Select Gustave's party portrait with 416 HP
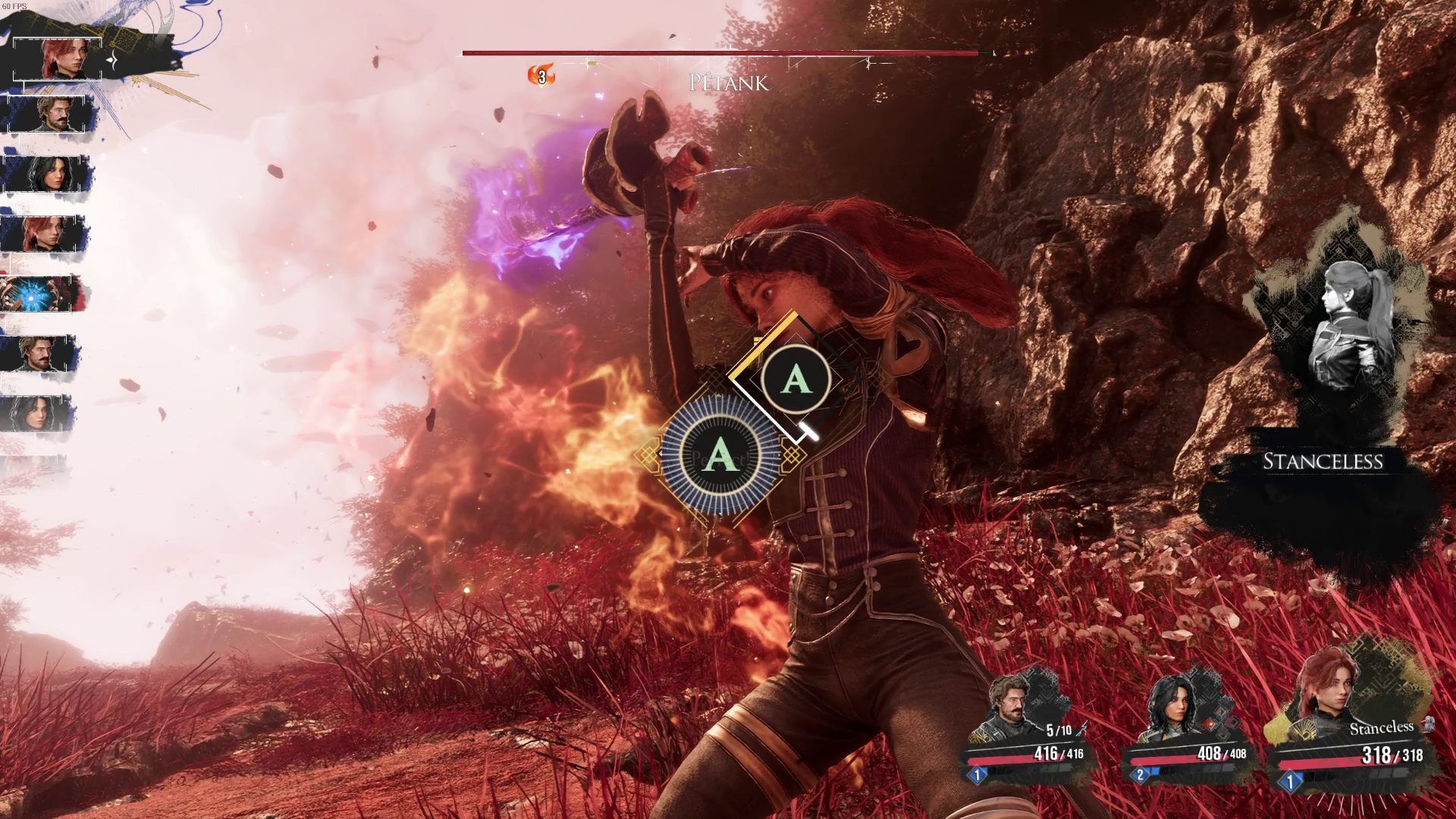This screenshot has width=1456, height=819. (1015, 707)
